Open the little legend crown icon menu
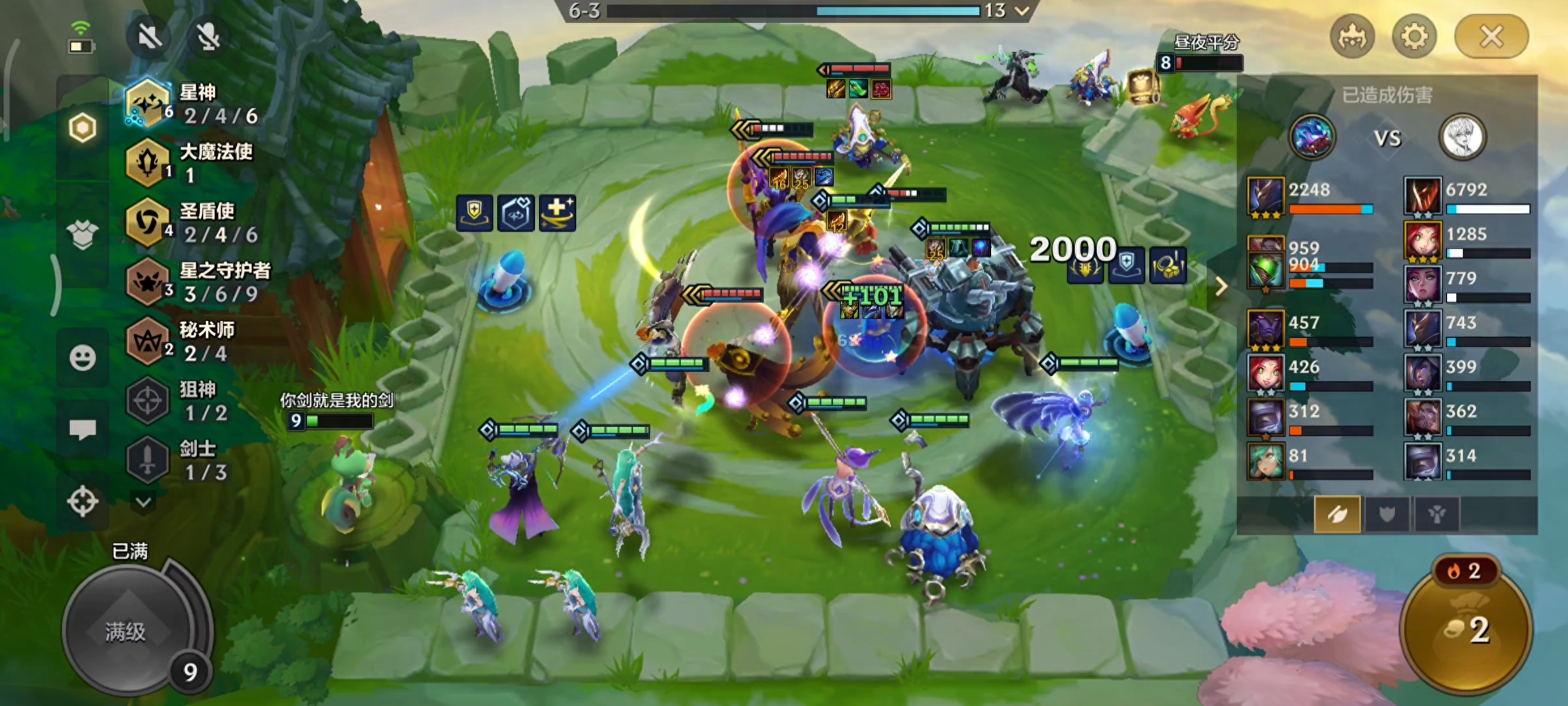 click(1352, 37)
